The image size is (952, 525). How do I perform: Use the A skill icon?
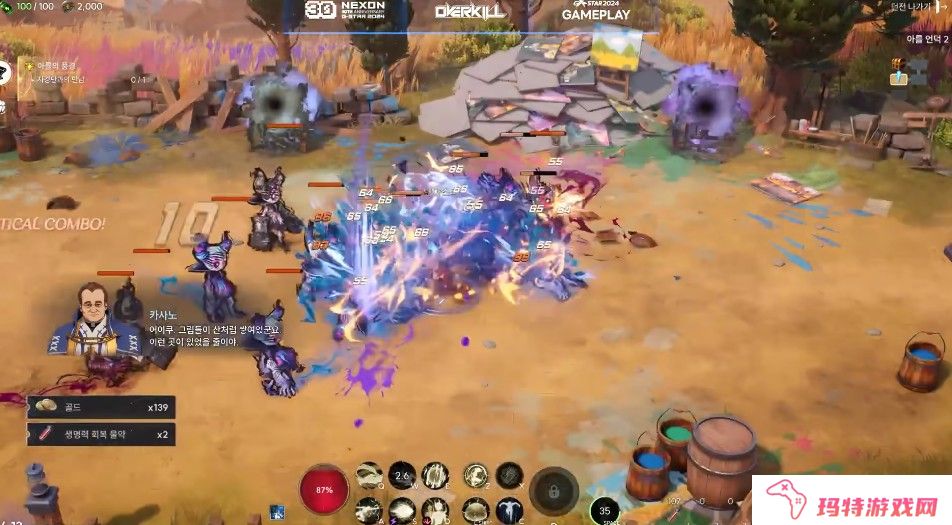tap(369, 511)
